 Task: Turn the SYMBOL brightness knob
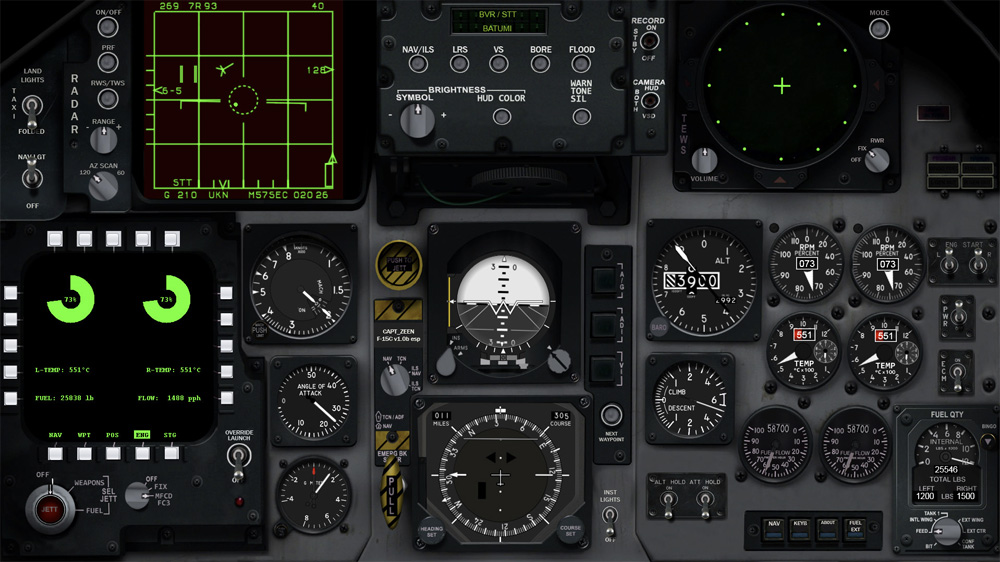[x=414, y=120]
